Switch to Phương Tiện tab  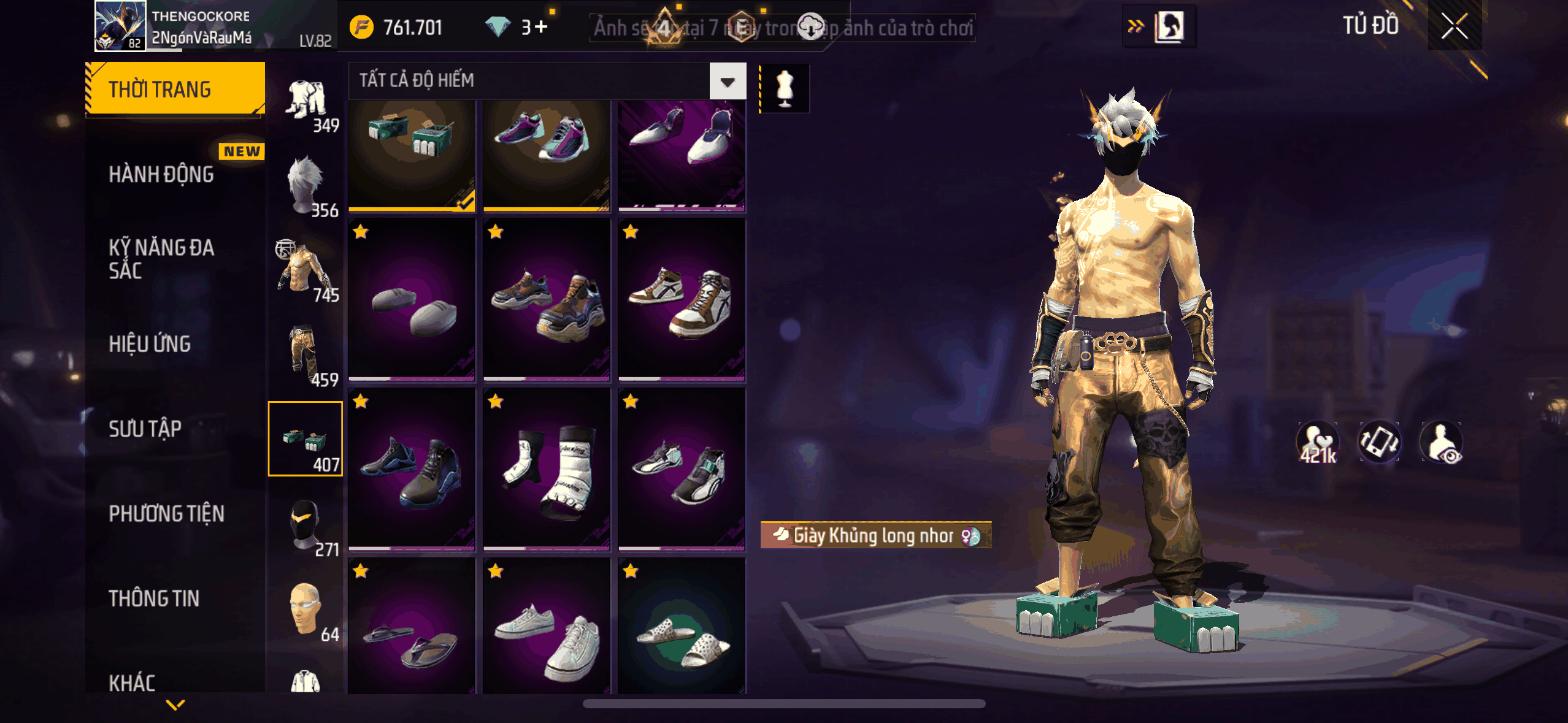click(166, 514)
